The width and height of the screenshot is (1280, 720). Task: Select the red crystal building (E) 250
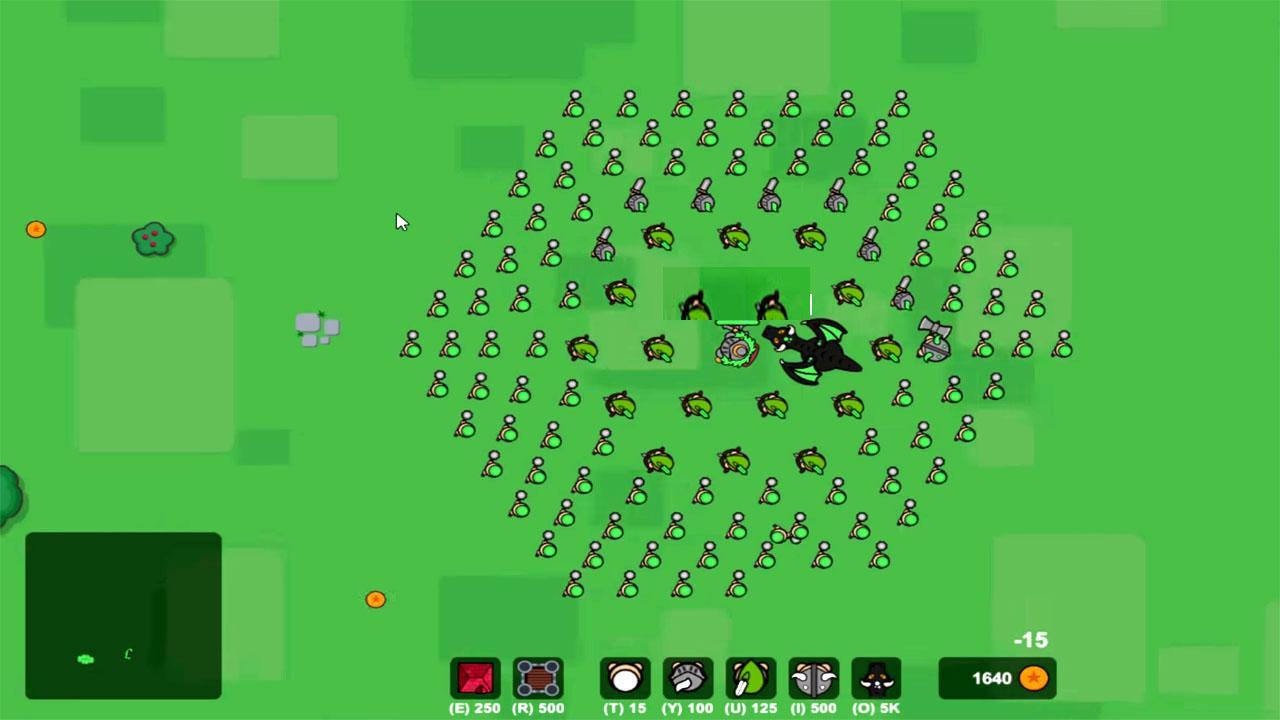click(475, 676)
